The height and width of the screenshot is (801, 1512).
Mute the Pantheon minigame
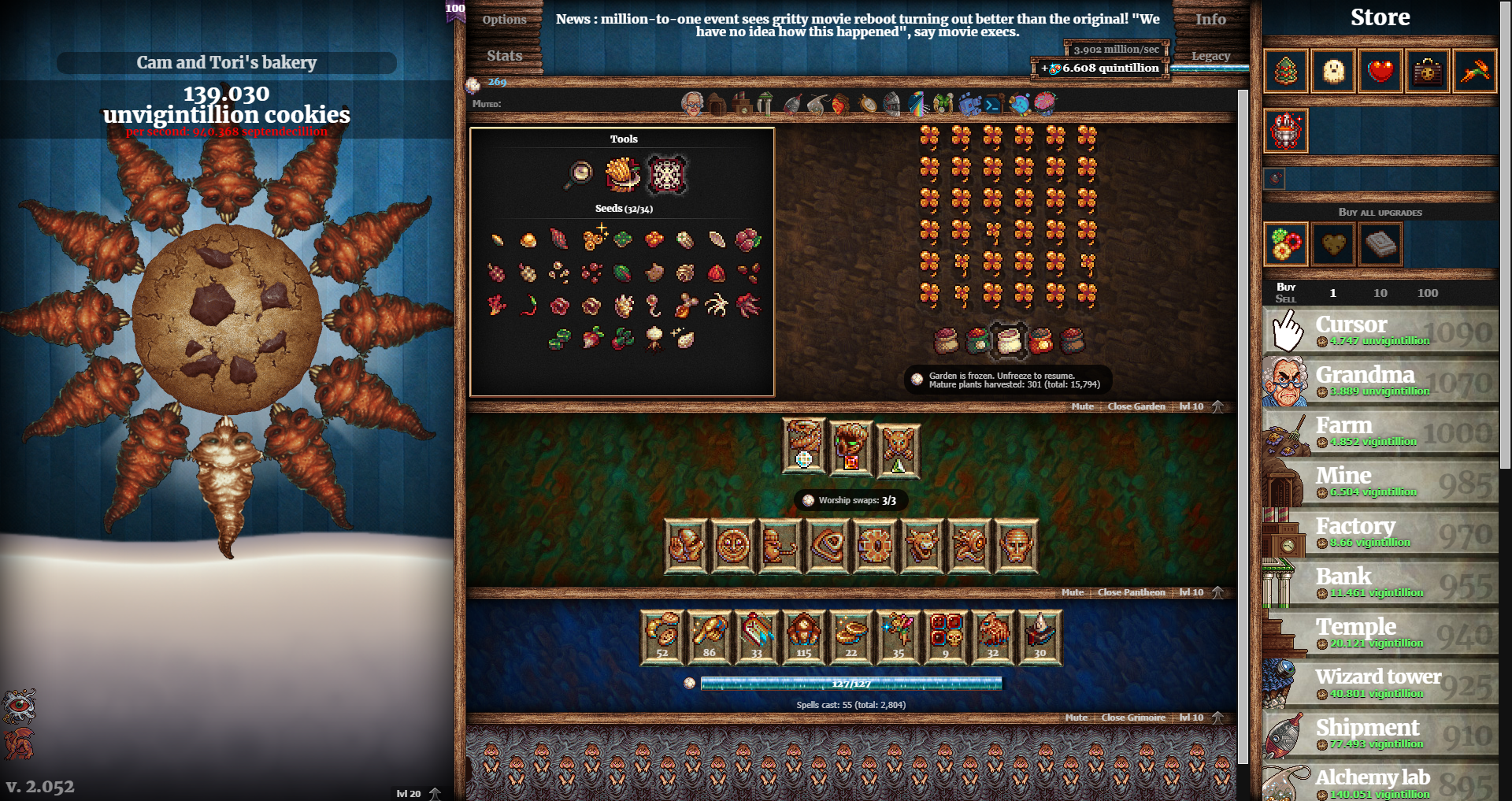point(1072,591)
